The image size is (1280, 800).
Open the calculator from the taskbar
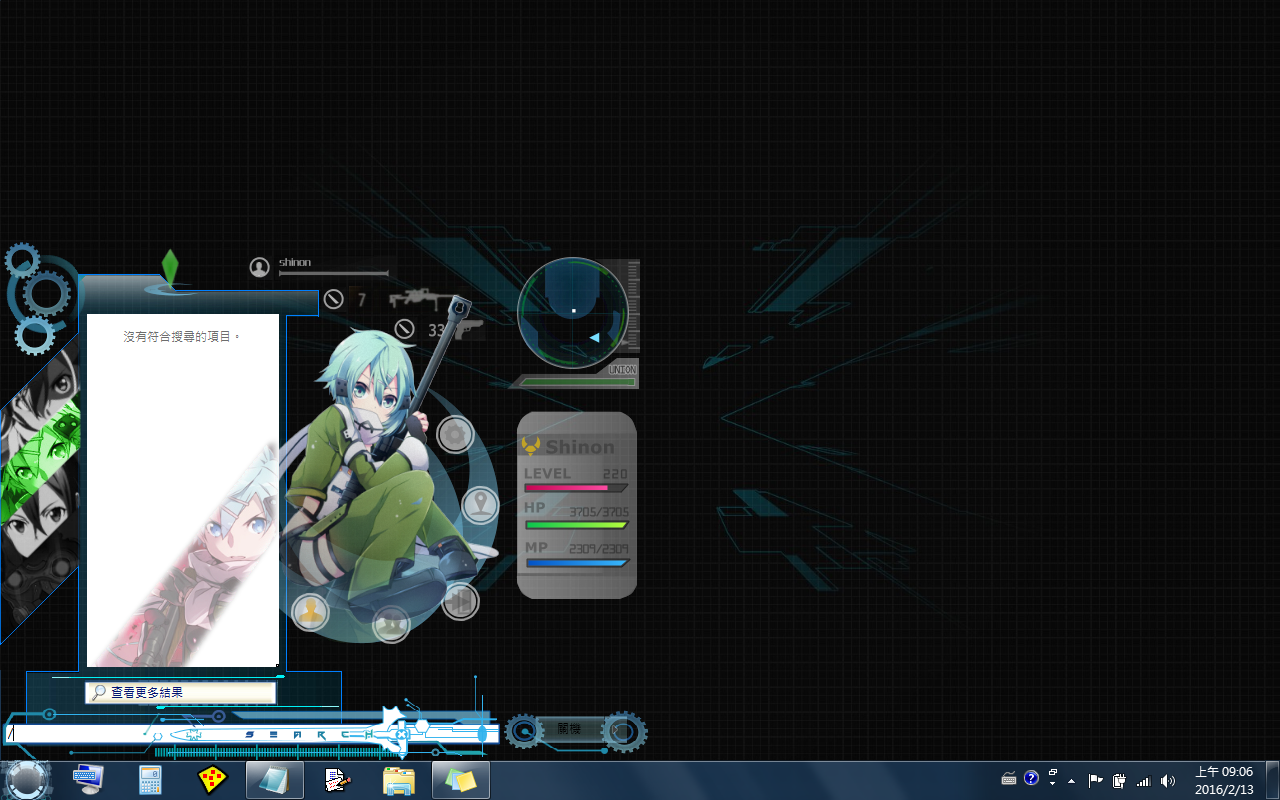coord(150,779)
